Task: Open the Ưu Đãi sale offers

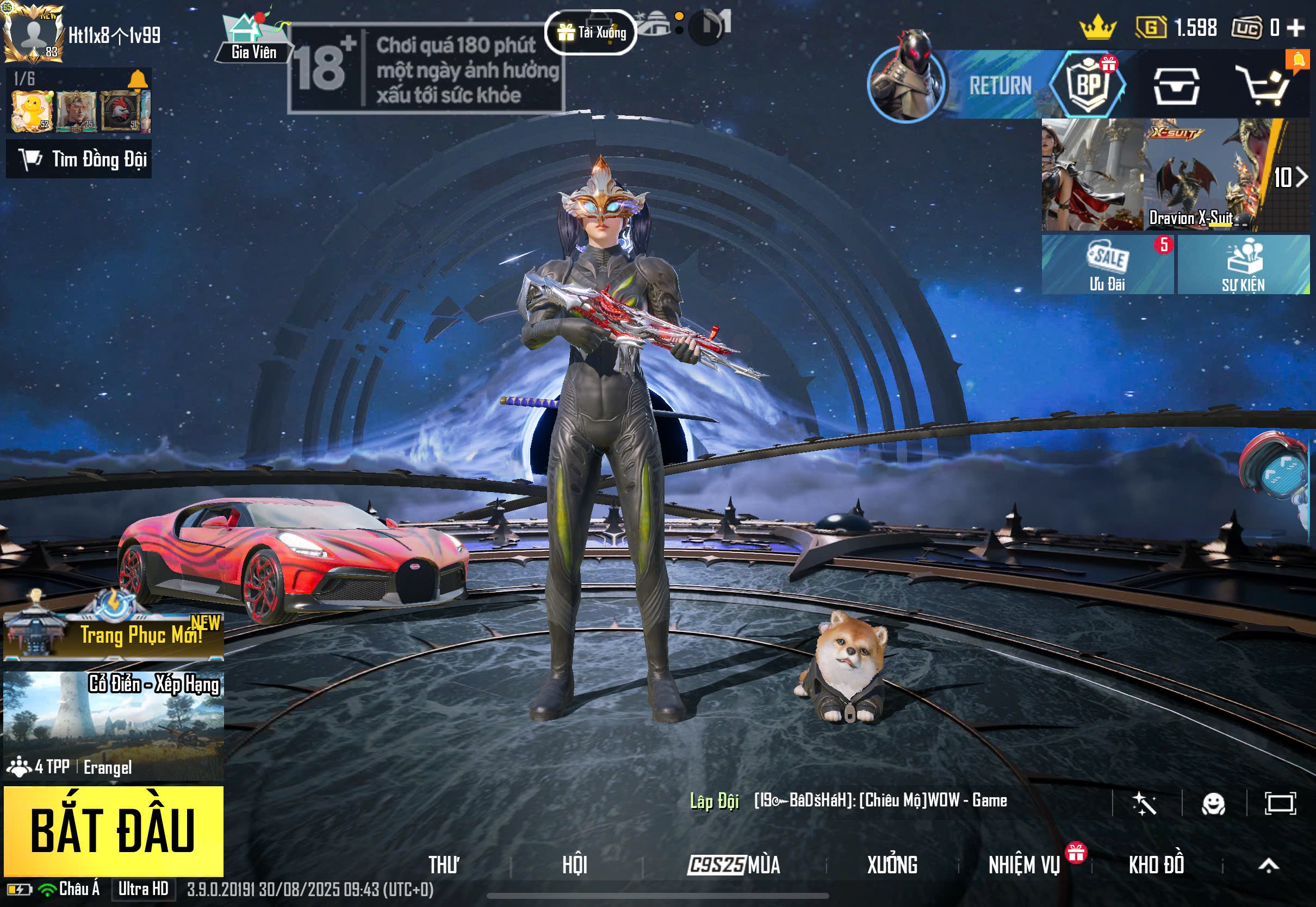Action: (x=1107, y=265)
